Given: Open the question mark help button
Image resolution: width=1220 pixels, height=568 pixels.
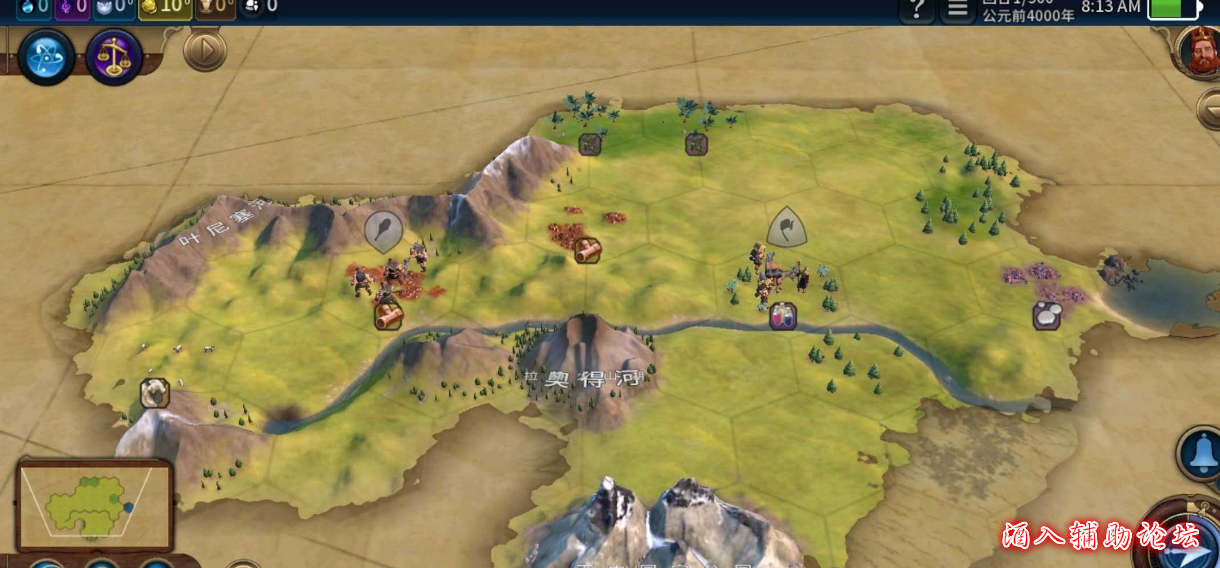Looking at the screenshot, I should pos(917,9).
